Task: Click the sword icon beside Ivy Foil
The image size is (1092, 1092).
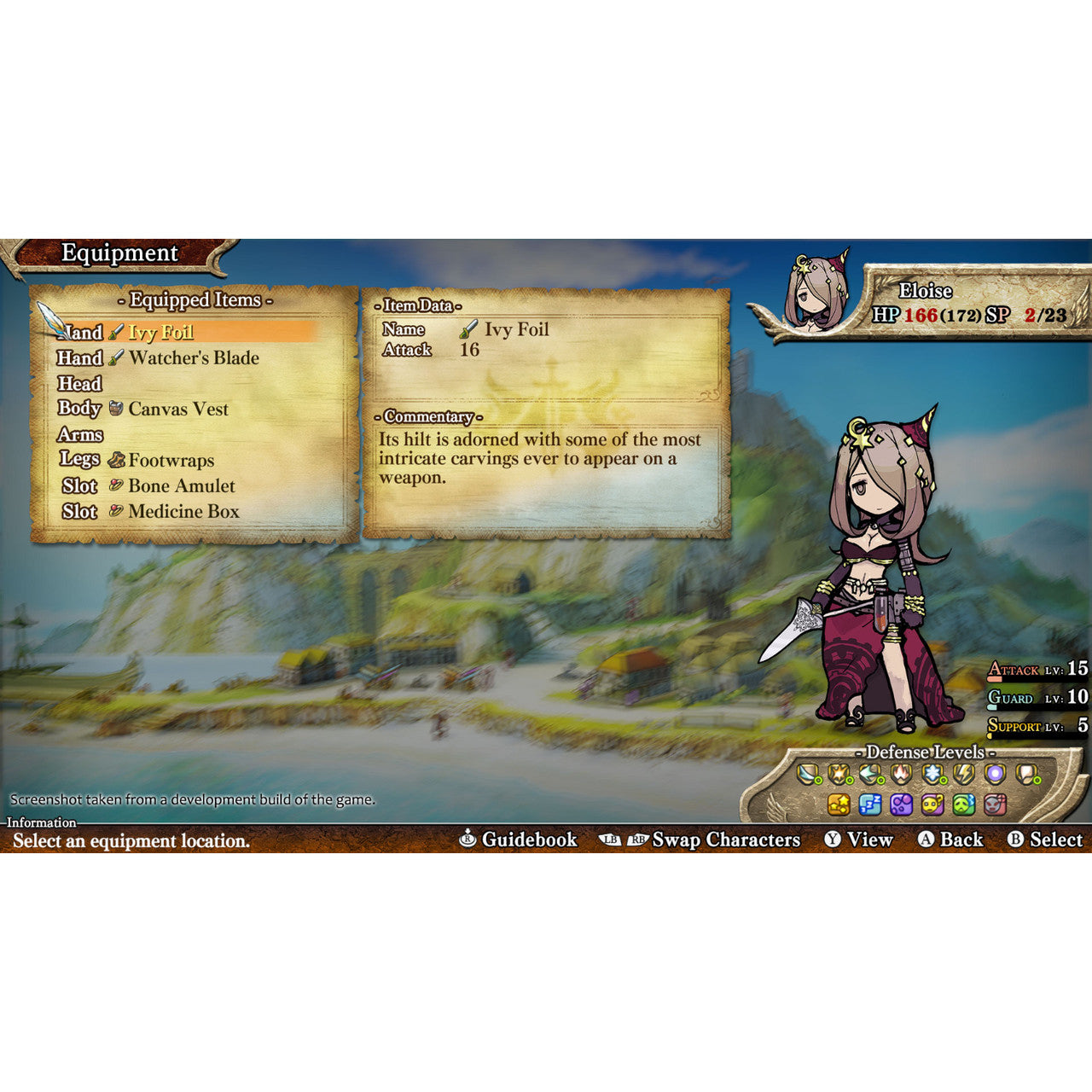Action: click(x=116, y=333)
